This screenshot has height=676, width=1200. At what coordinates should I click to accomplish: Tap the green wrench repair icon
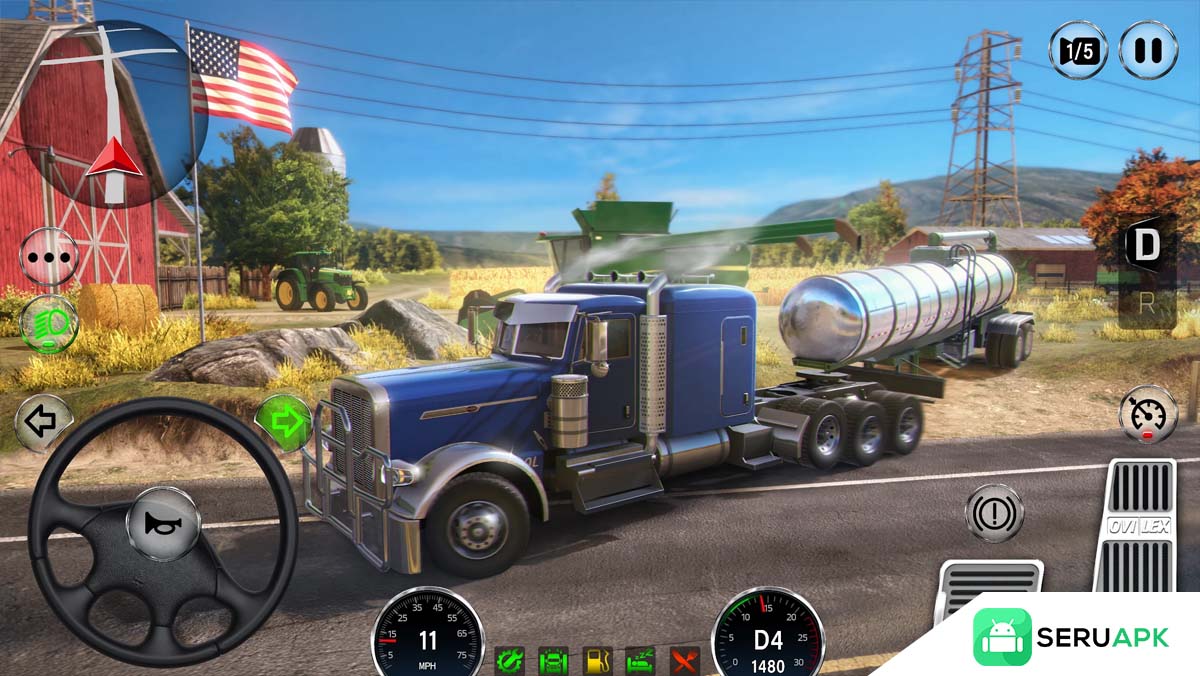coord(509,660)
